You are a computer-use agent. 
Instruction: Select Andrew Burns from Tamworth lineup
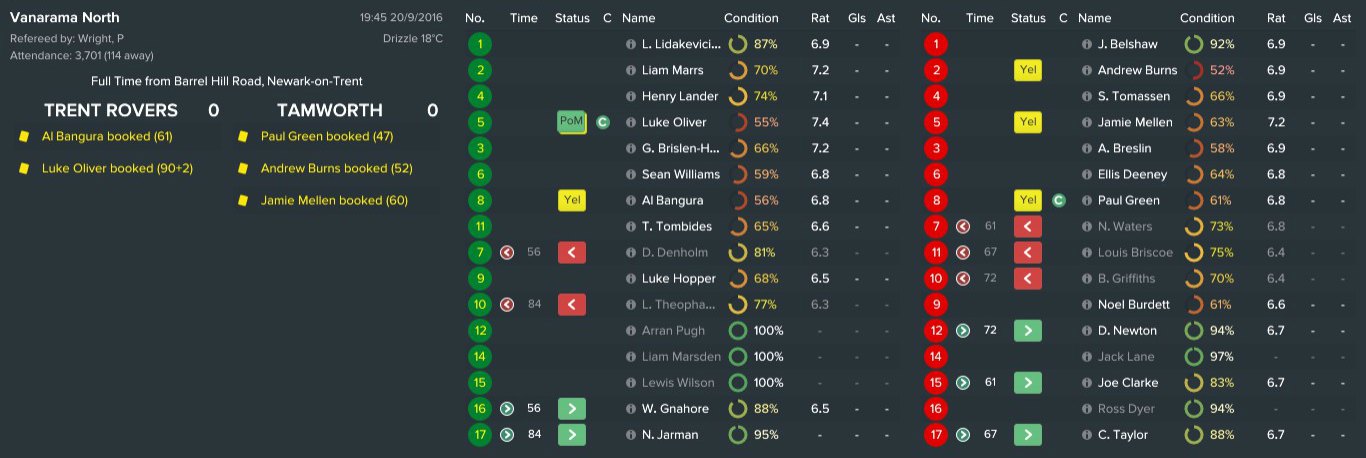click(x=1136, y=70)
